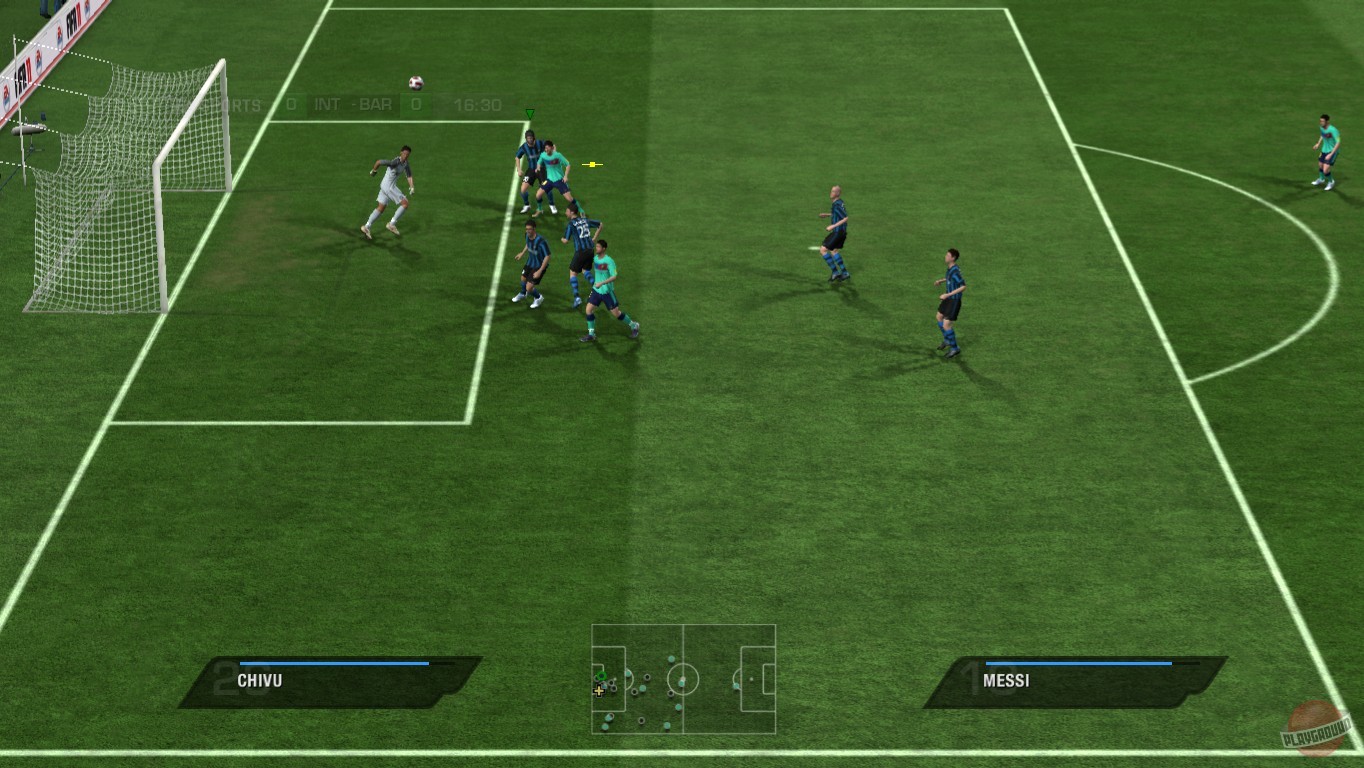Viewport: 1364px width, 768px height.
Task: Click Barcelona's score of 0 on the scoreboard
Action: click(415, 104)
